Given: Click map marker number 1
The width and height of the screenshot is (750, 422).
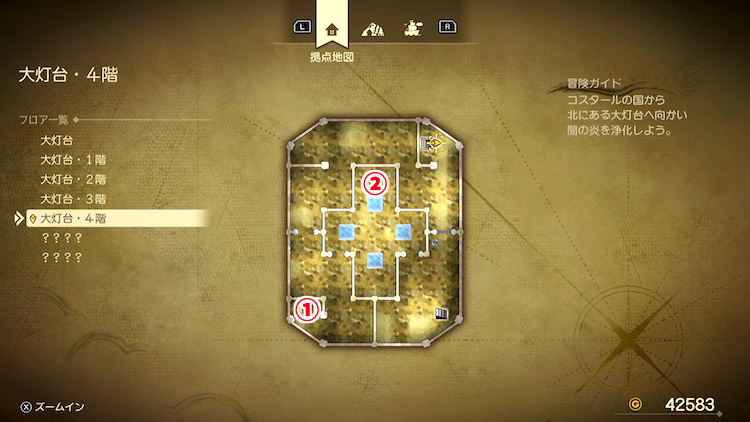Looking at the screenshot, I should click(308, 310).
